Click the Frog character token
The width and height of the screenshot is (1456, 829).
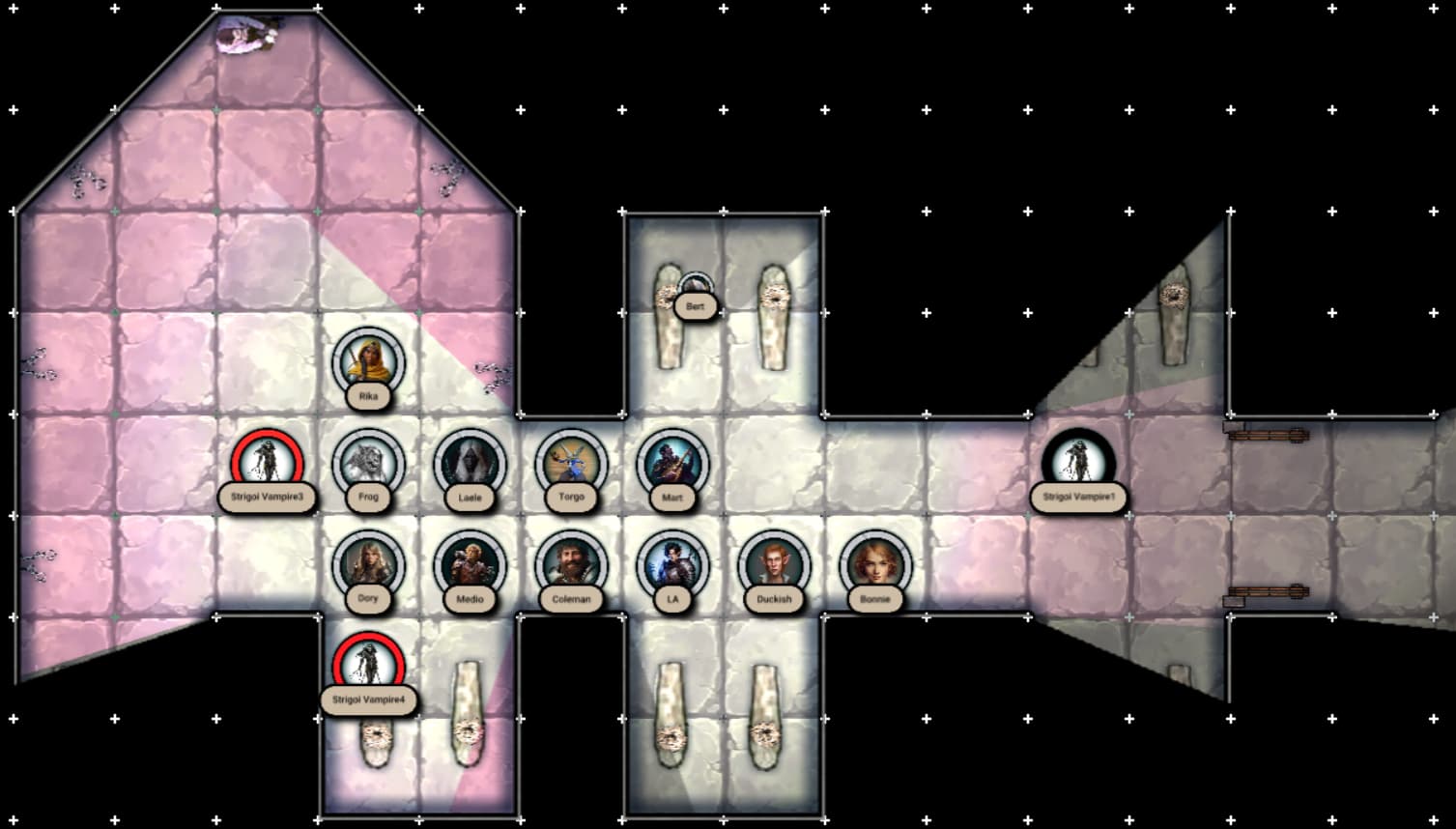(x=368, y=464)
